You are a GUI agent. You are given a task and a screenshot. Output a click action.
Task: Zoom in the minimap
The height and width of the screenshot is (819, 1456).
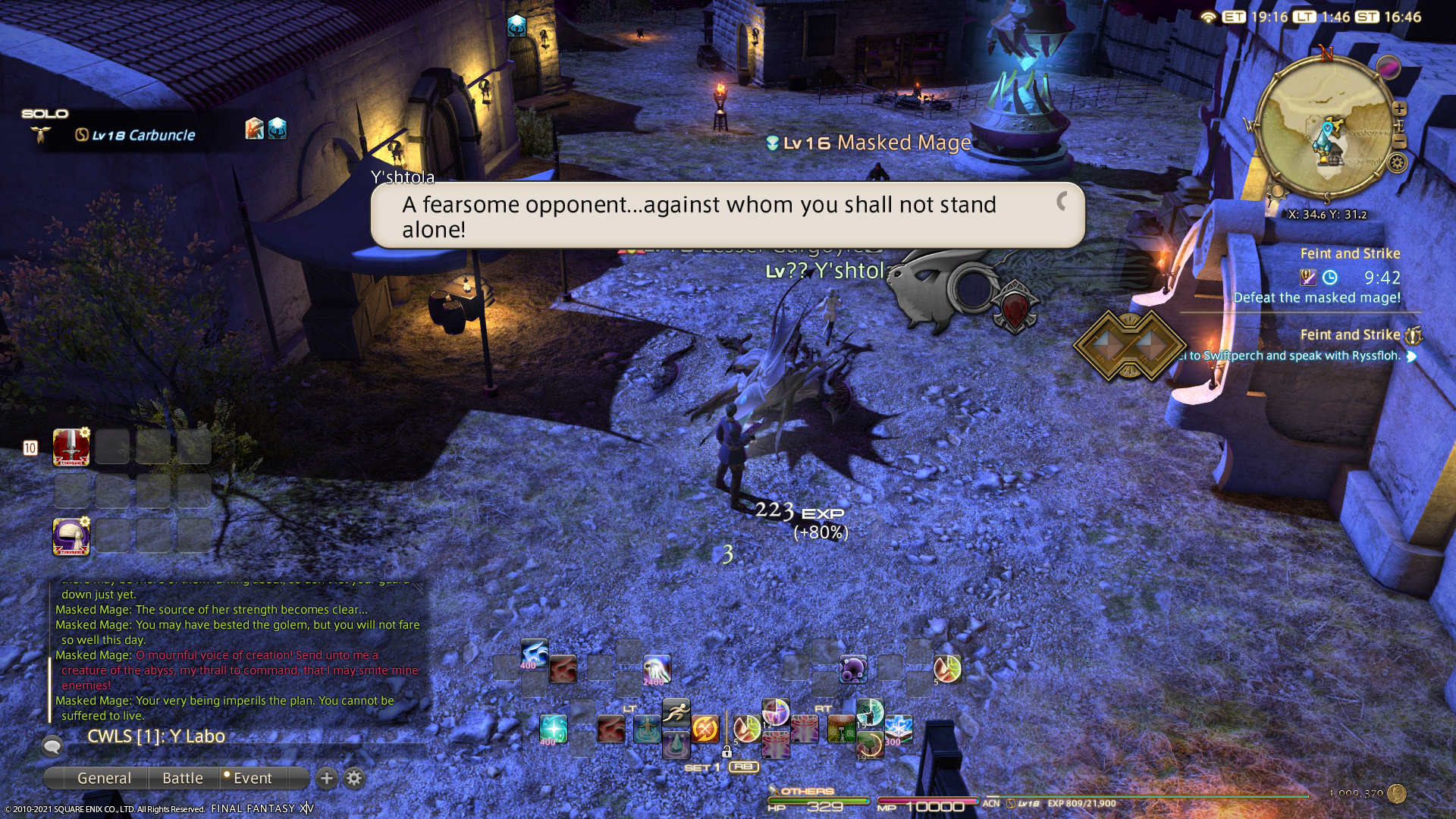coord(1399,109)
